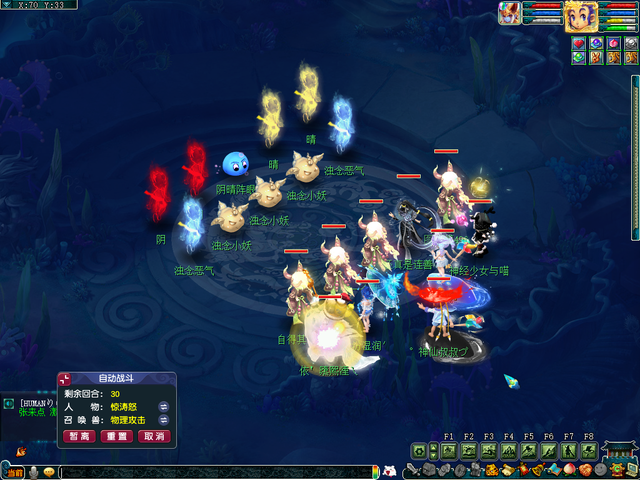Viewport: 640px width, 480px height.
Task: Select the red heart buff icon
Action: tap(579, 44)
